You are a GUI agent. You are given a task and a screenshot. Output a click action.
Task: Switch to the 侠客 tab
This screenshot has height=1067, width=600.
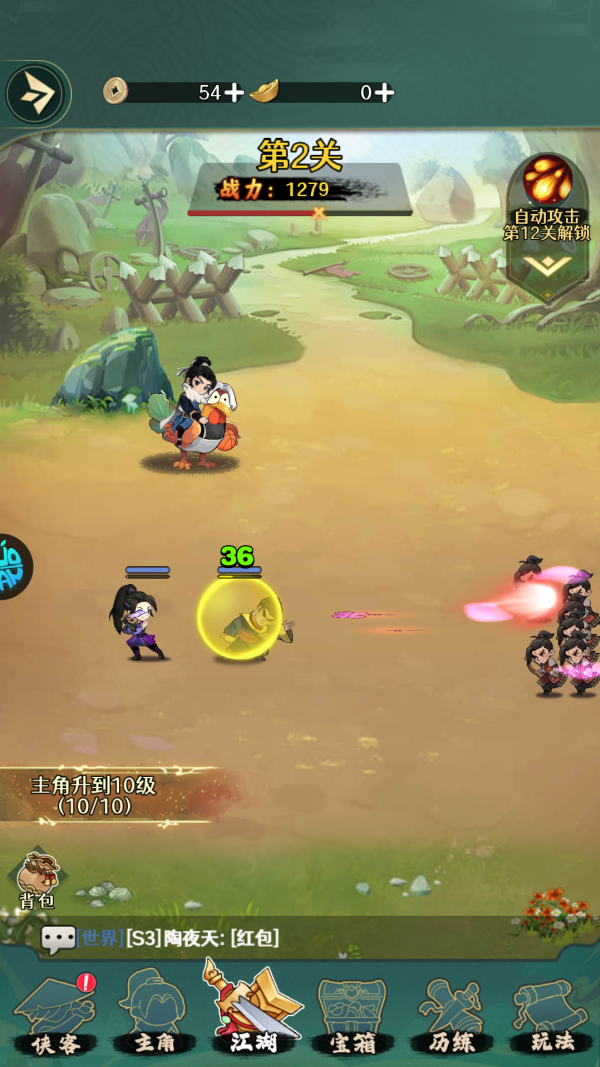coord(54,1015)
